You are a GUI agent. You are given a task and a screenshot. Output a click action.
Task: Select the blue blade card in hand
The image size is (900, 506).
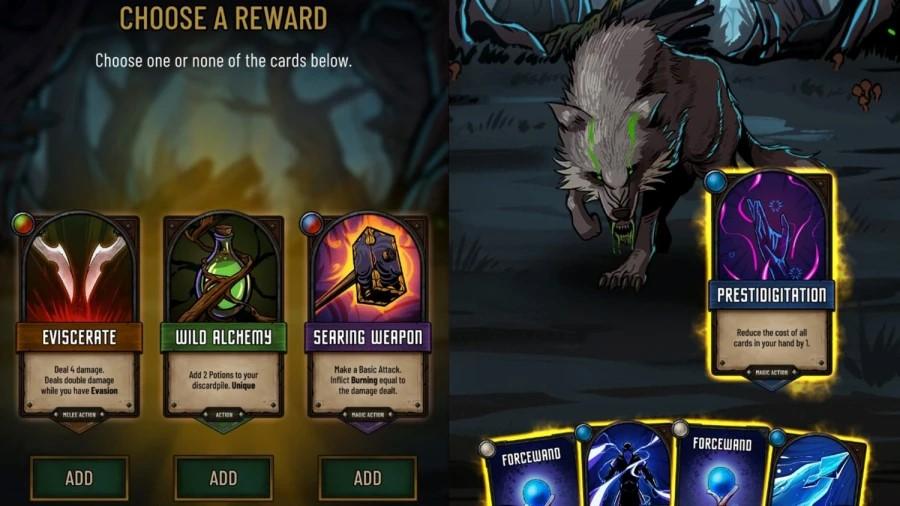click(x=820, y=470)
